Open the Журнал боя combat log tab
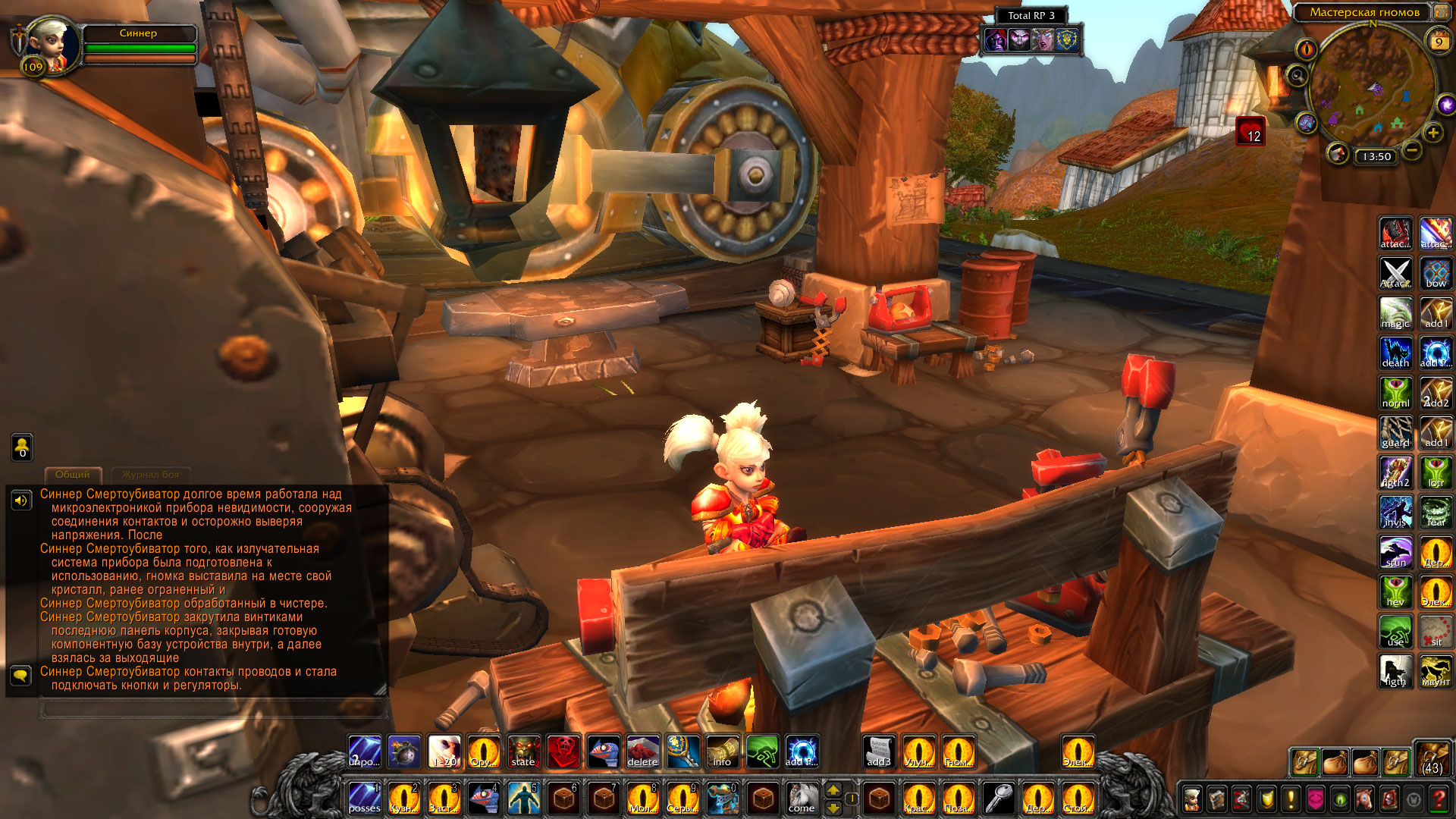Image resolution: width=1456 pixels, height=819 pixels. (x=150, y=475)
